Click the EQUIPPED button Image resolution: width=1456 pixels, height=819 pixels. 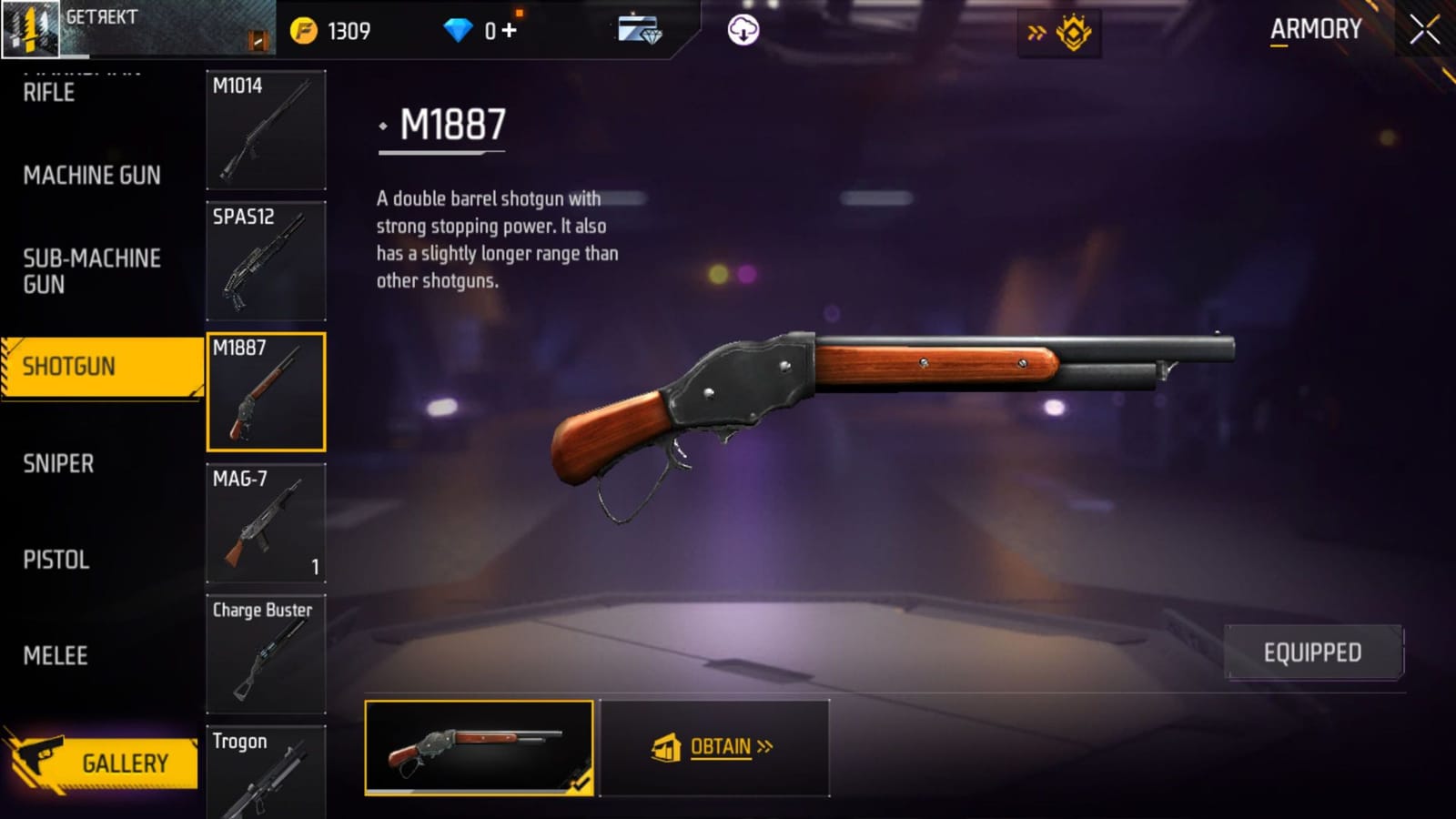[1312, 652]
